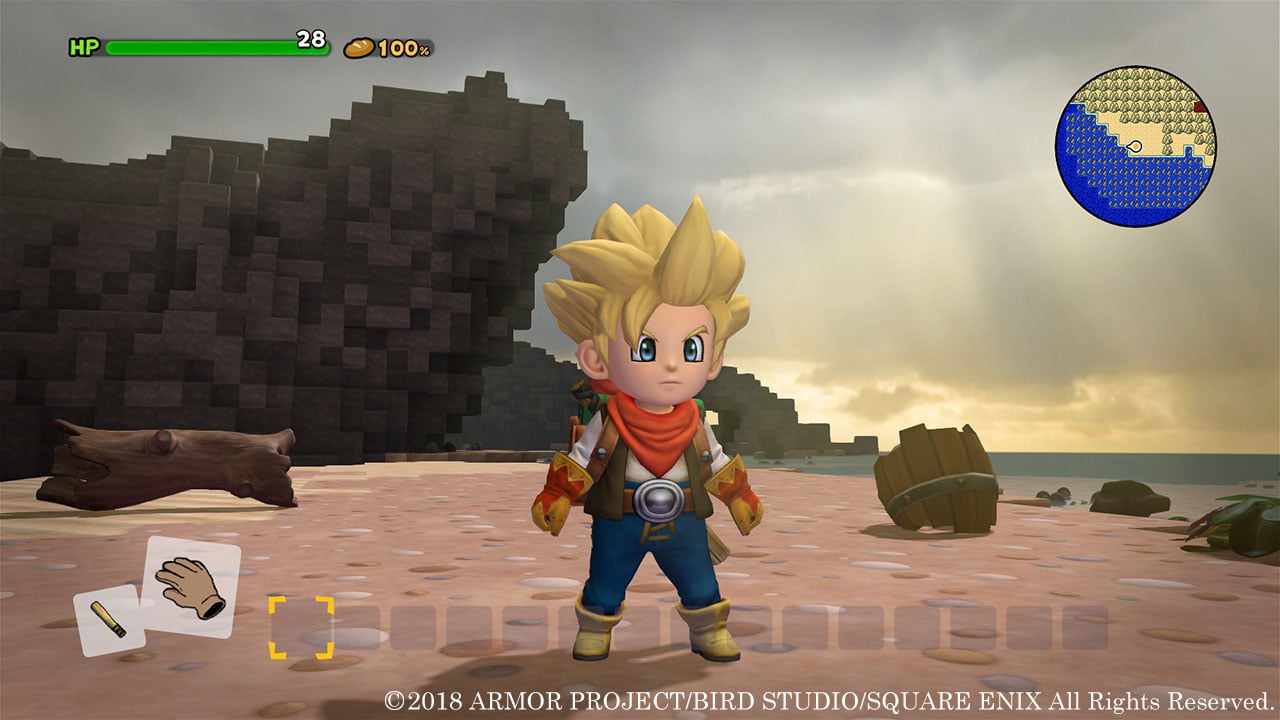
Task: Click the bread hunger icon
Action: [359, 48]
